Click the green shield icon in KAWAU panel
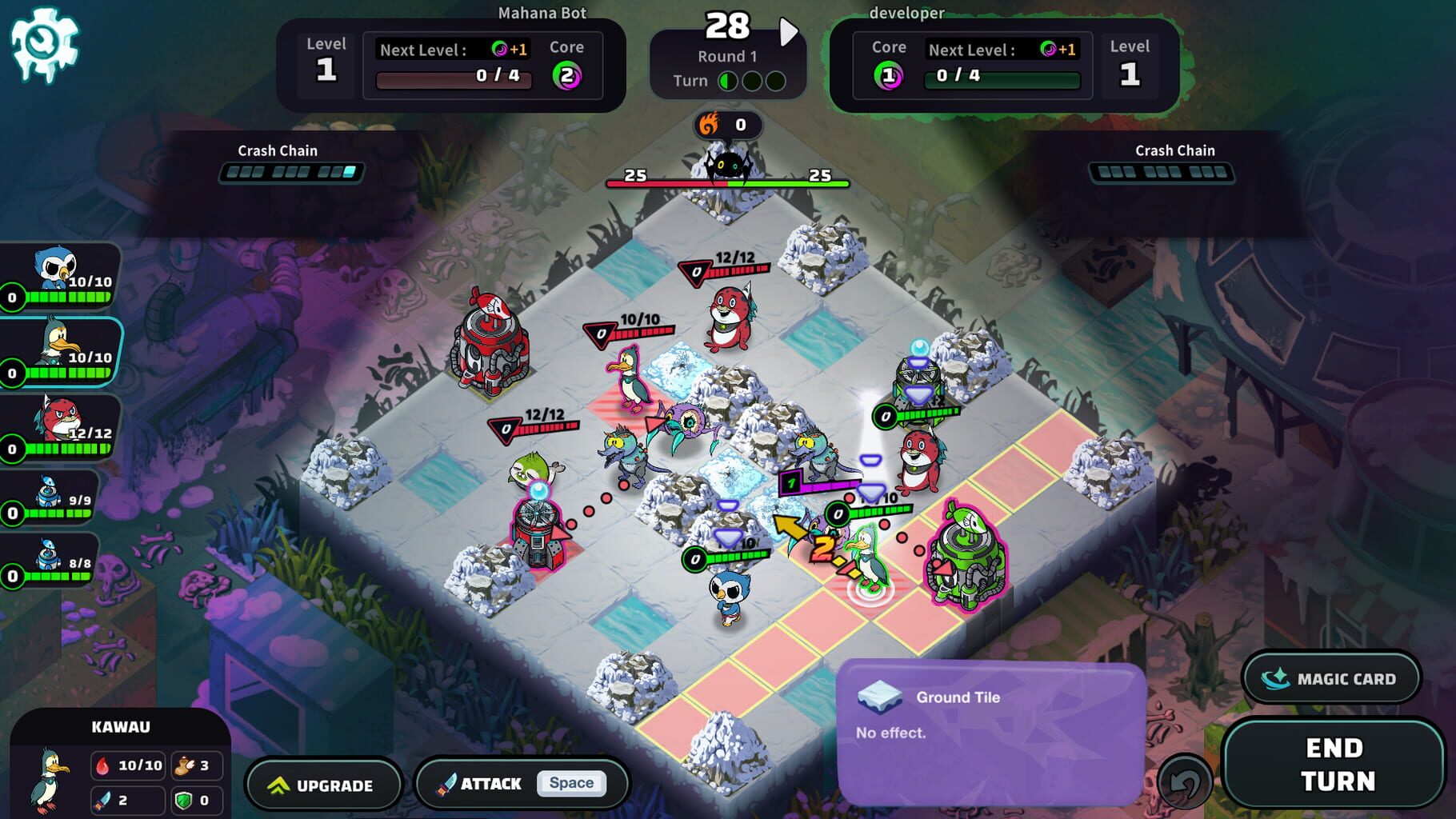This screenshot has height=819, width=1456. point(183,799)
